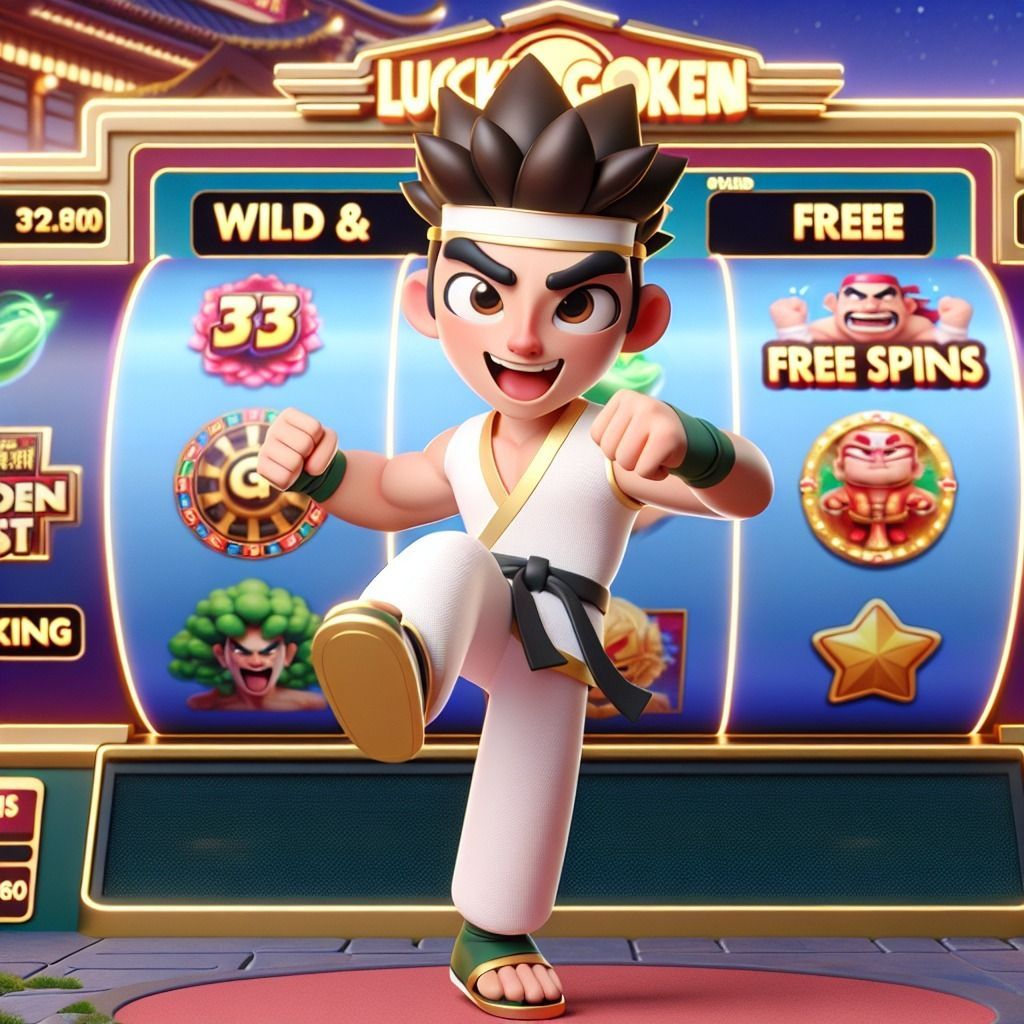Click the gold star reel symbol
The height and width of the screenshot is (1024, 1024).
click(876, 650)
